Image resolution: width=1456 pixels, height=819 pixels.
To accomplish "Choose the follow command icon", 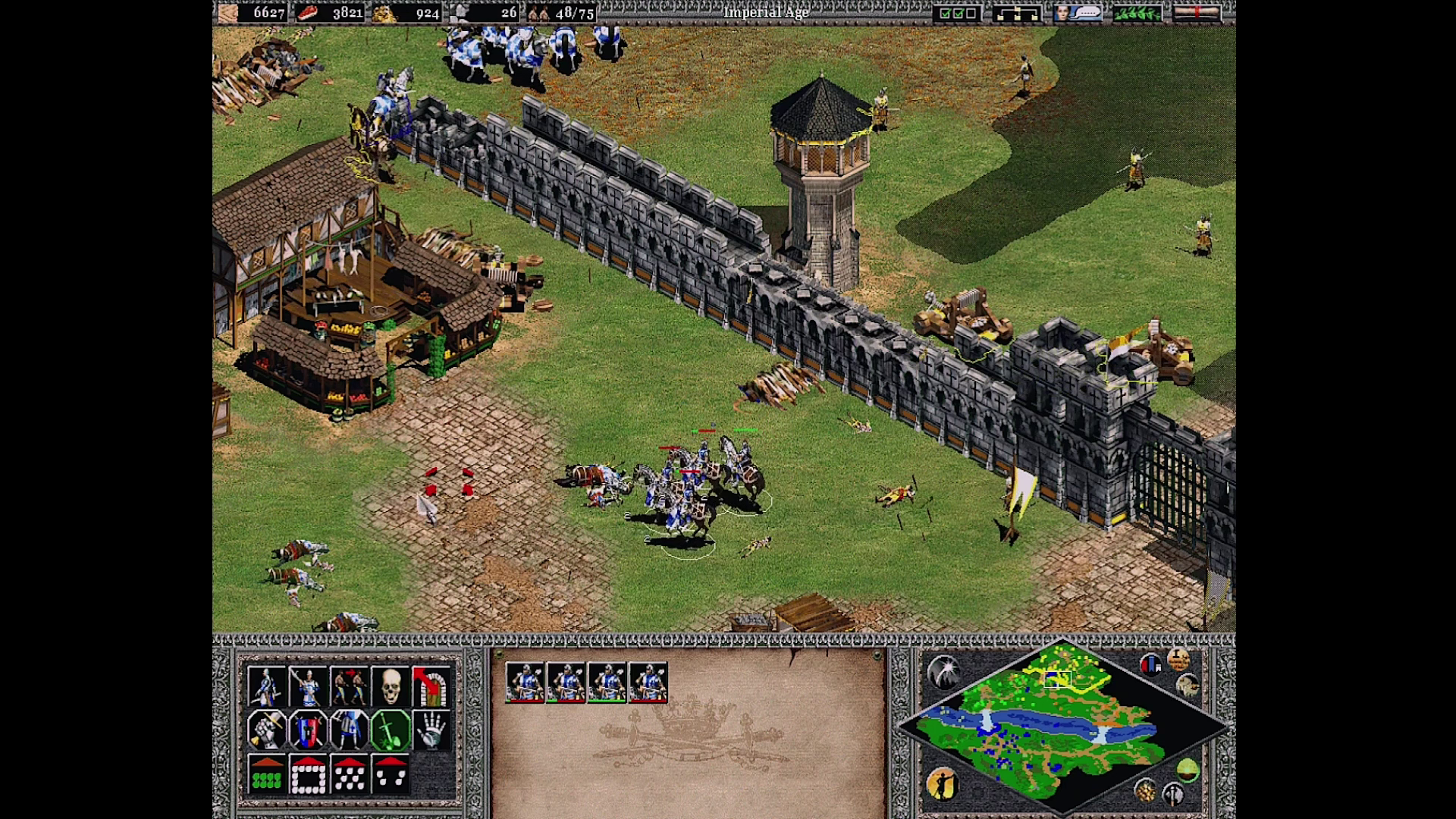I will coord(349,686).
